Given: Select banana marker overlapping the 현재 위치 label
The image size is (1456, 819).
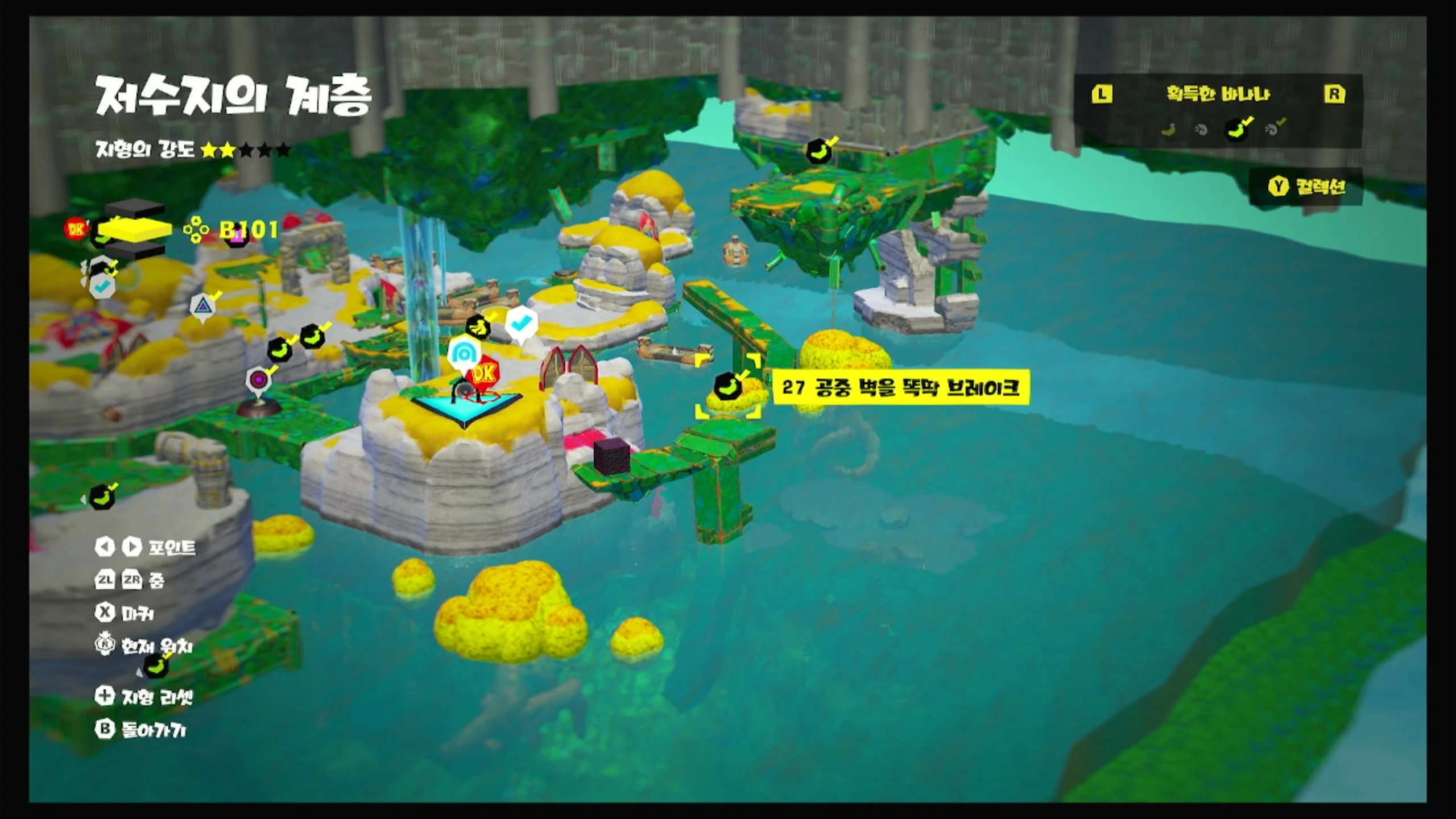Looking at the screenshot, I should pos(155,665).
